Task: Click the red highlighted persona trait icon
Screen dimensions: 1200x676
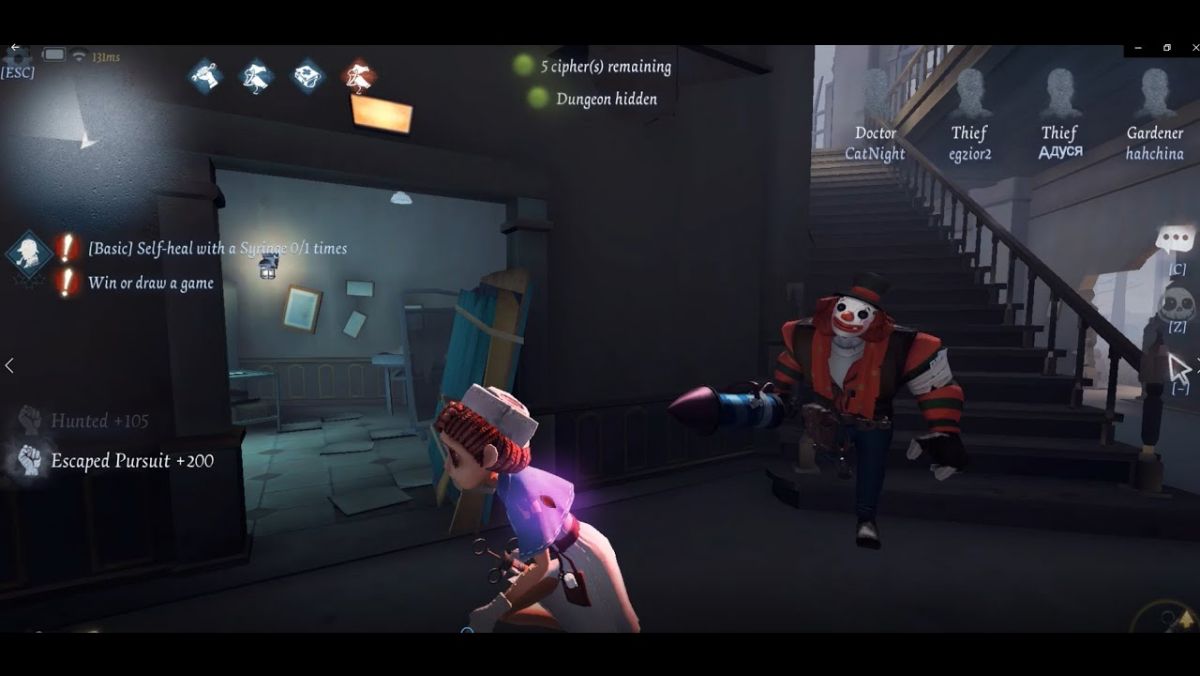Action: (x=358, y=76)
